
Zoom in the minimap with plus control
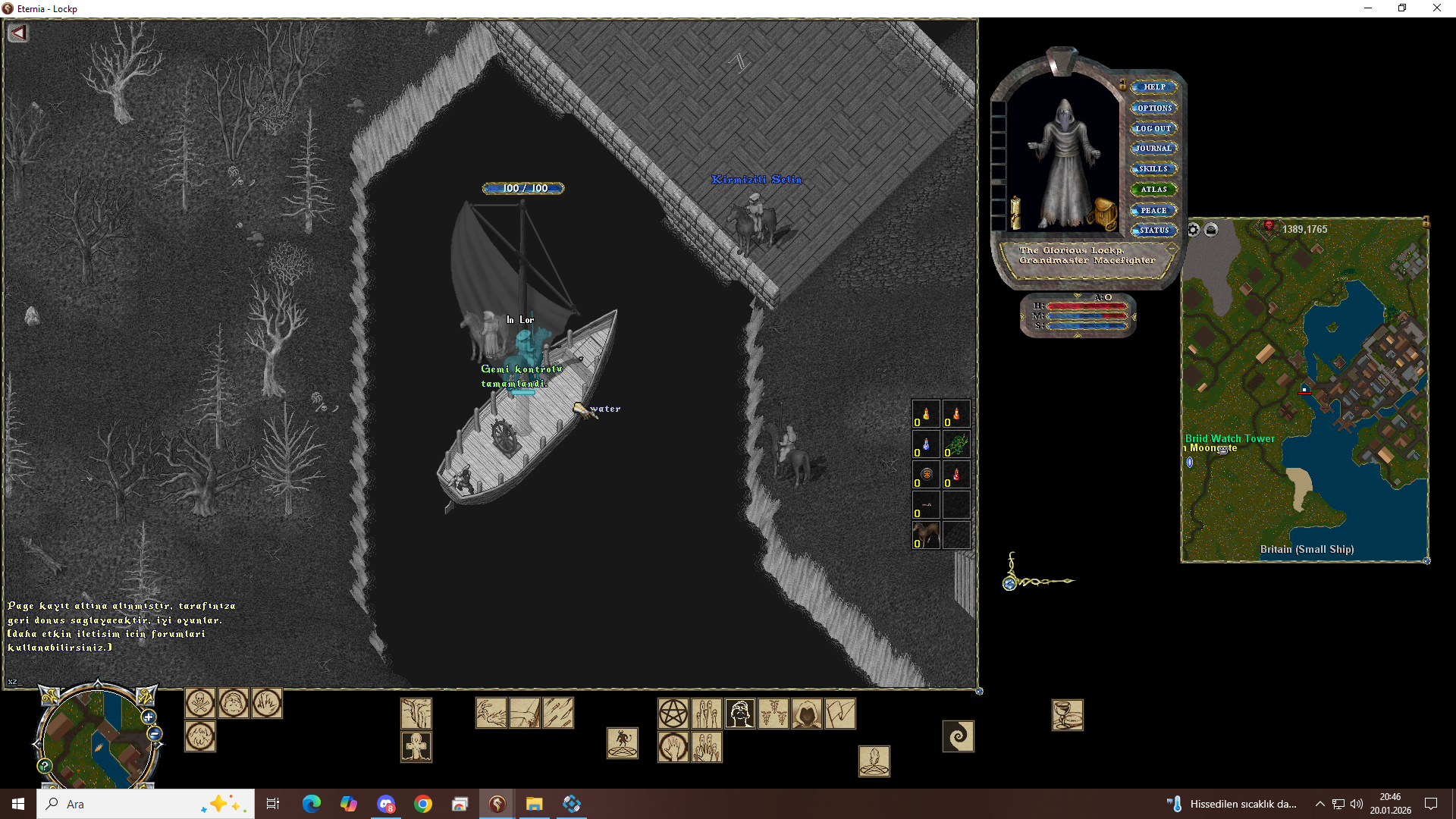(147, 717)
